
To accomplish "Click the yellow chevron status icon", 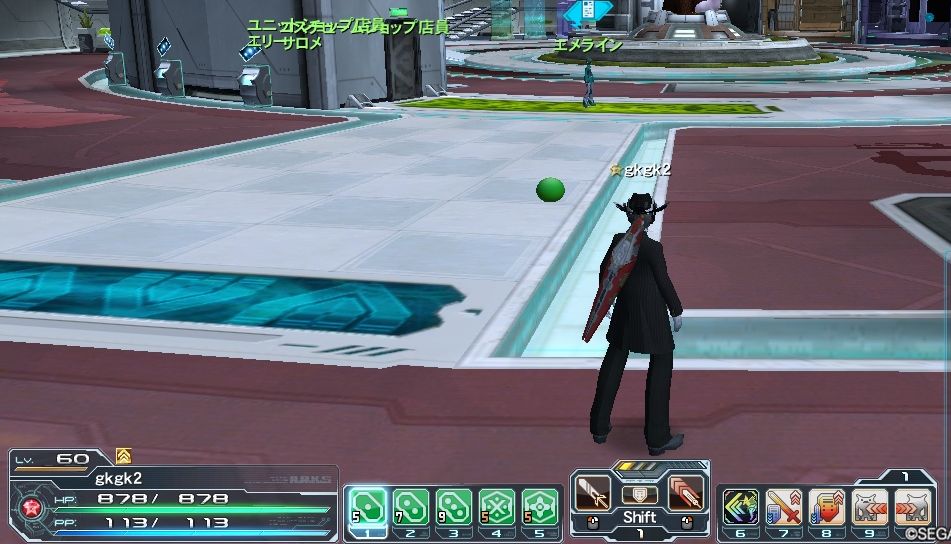I will point(124,456).
